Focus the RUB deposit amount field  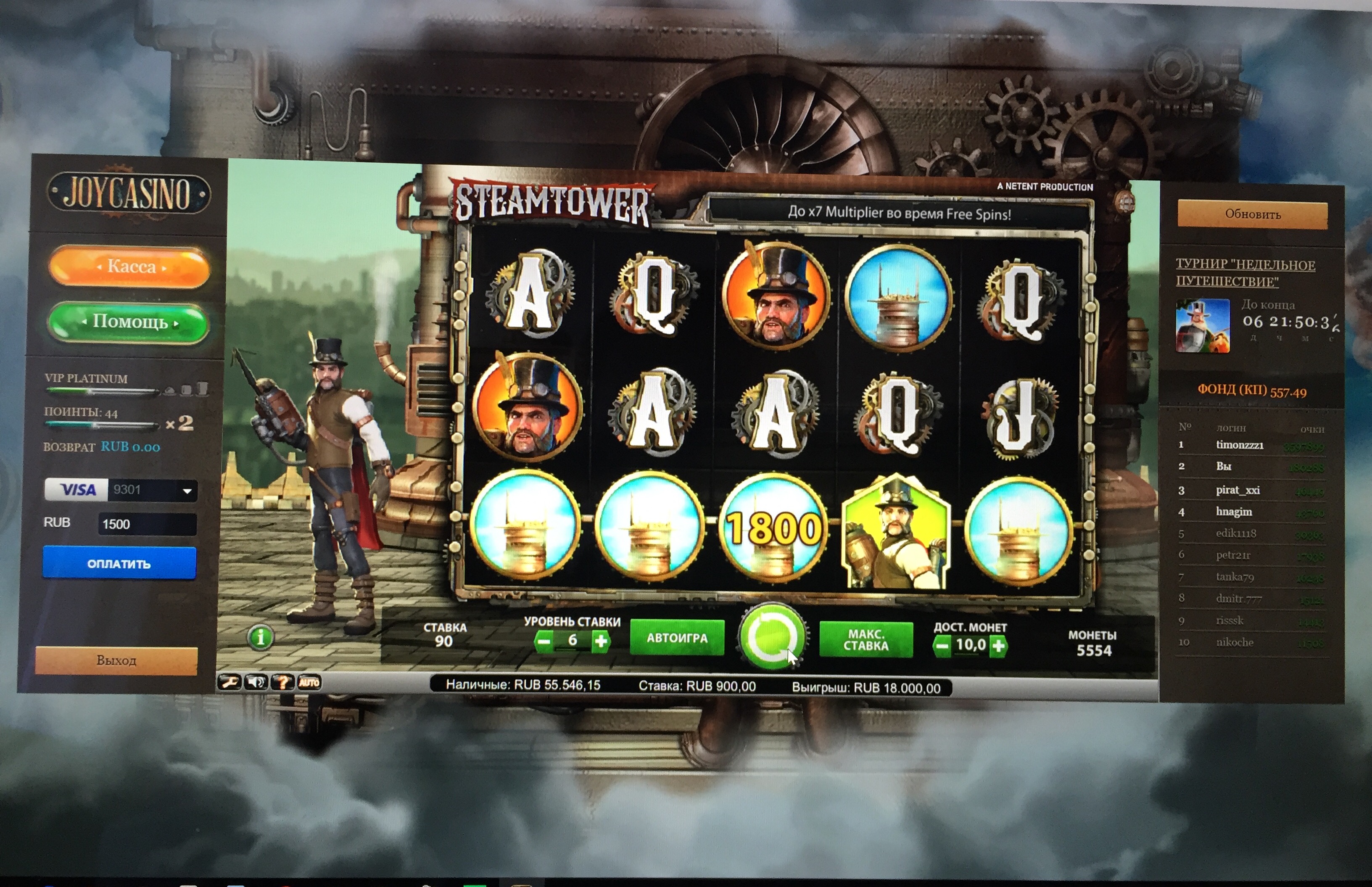[148, 524]
